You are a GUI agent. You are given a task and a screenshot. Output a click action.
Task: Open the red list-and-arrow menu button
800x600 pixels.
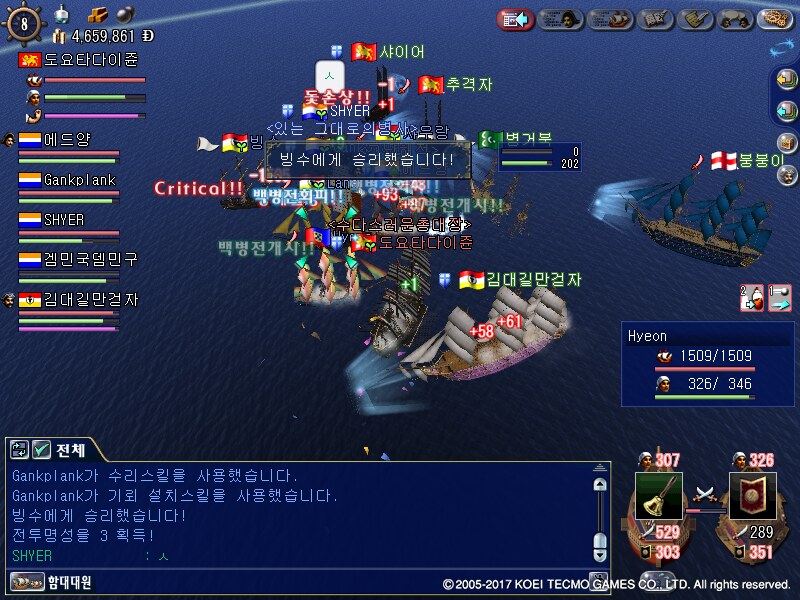pos(515,18)
